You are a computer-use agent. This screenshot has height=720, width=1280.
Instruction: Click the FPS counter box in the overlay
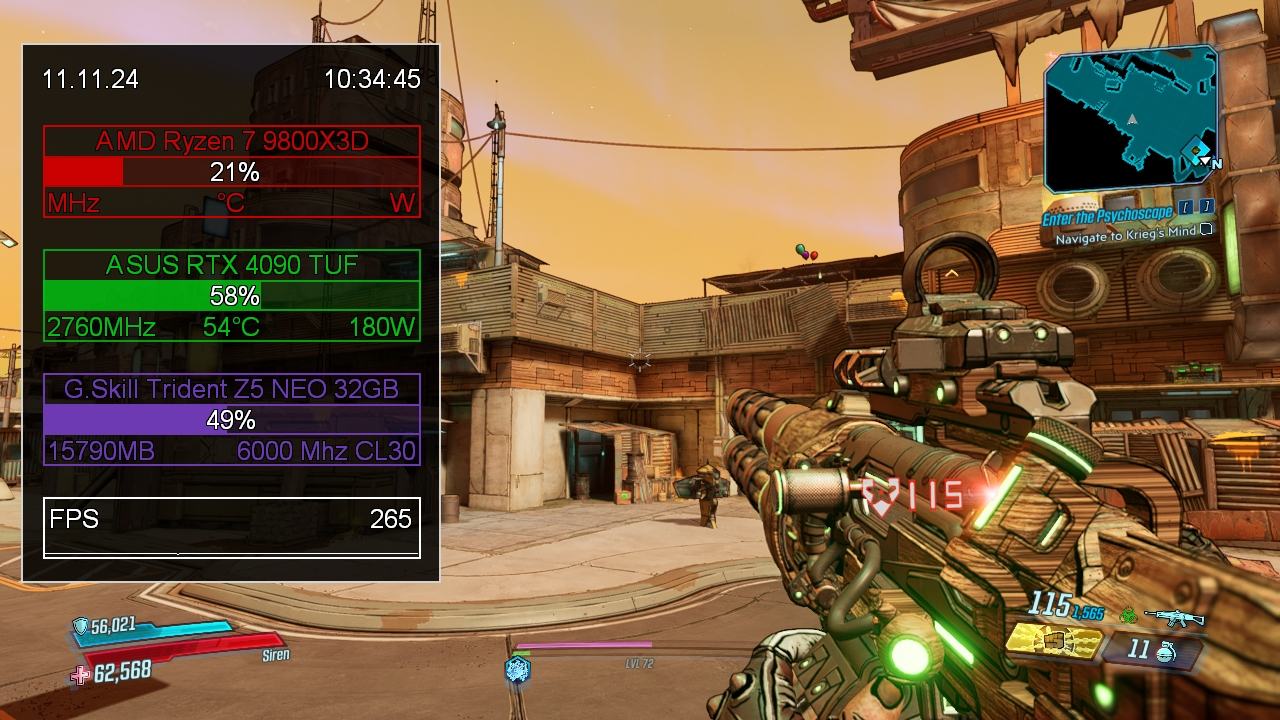(x=231, y=527)
